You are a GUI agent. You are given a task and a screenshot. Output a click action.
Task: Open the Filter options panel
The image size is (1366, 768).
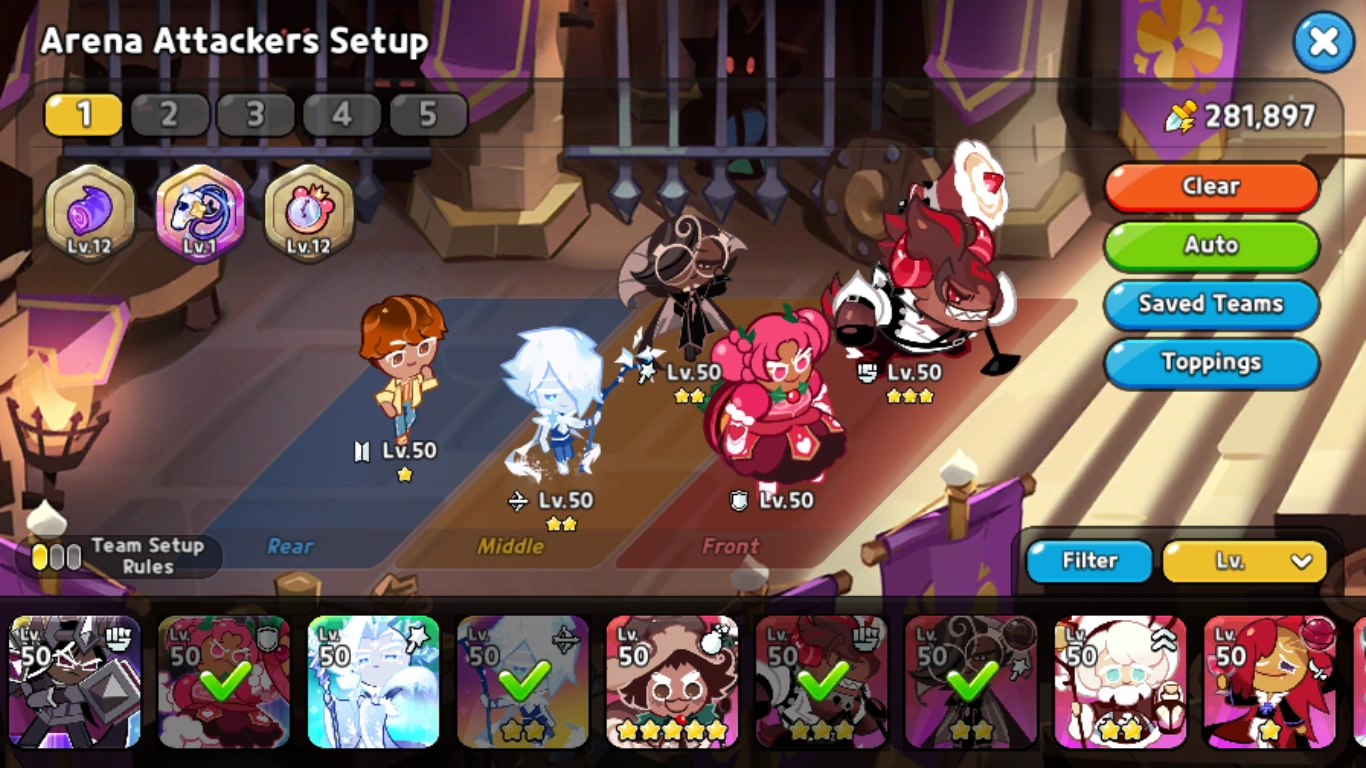1088,561
